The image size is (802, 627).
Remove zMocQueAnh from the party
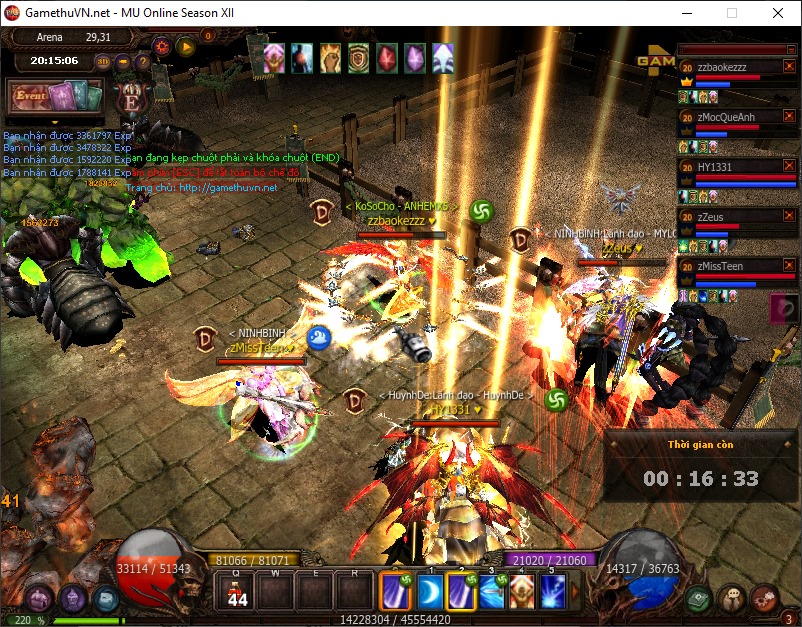pyautogui.click(x=788, y=117)
